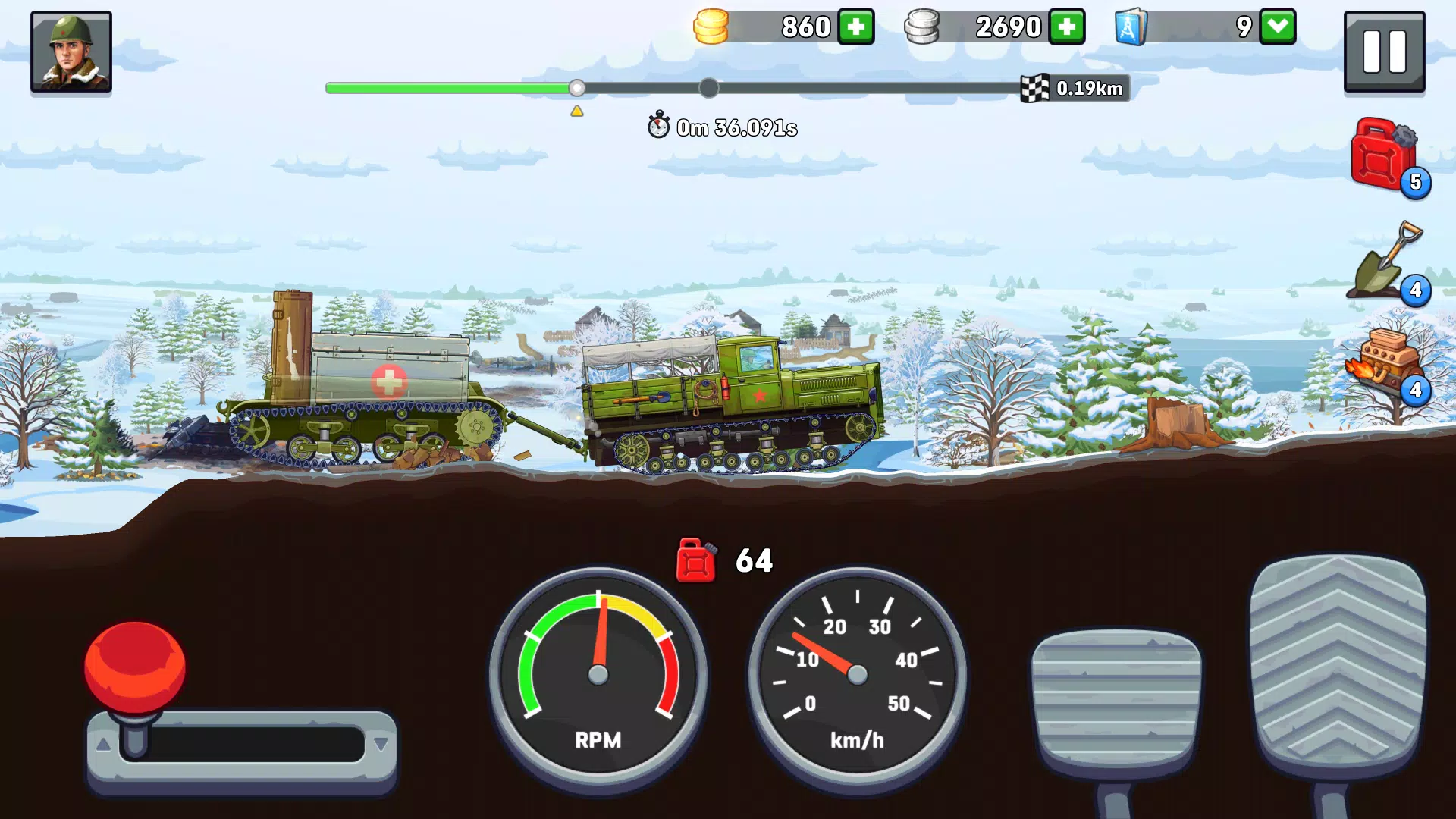Click the gold coins icon
The width and height of the screenshot is (1456, 819).
point(711,27)
